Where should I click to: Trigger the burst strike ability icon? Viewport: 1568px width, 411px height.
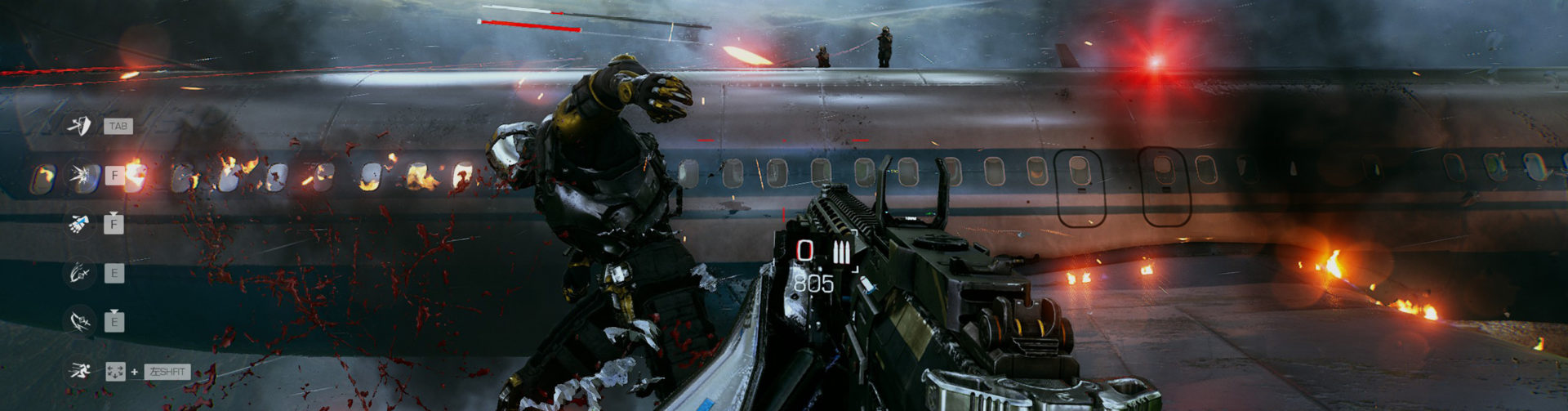[x=80, y=175]
